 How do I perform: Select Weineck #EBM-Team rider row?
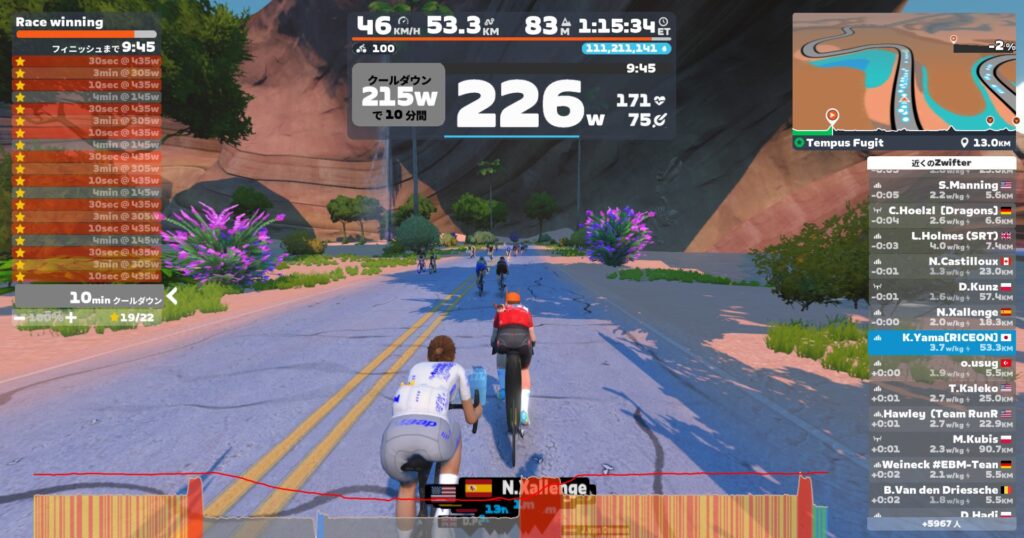point(941,469)
